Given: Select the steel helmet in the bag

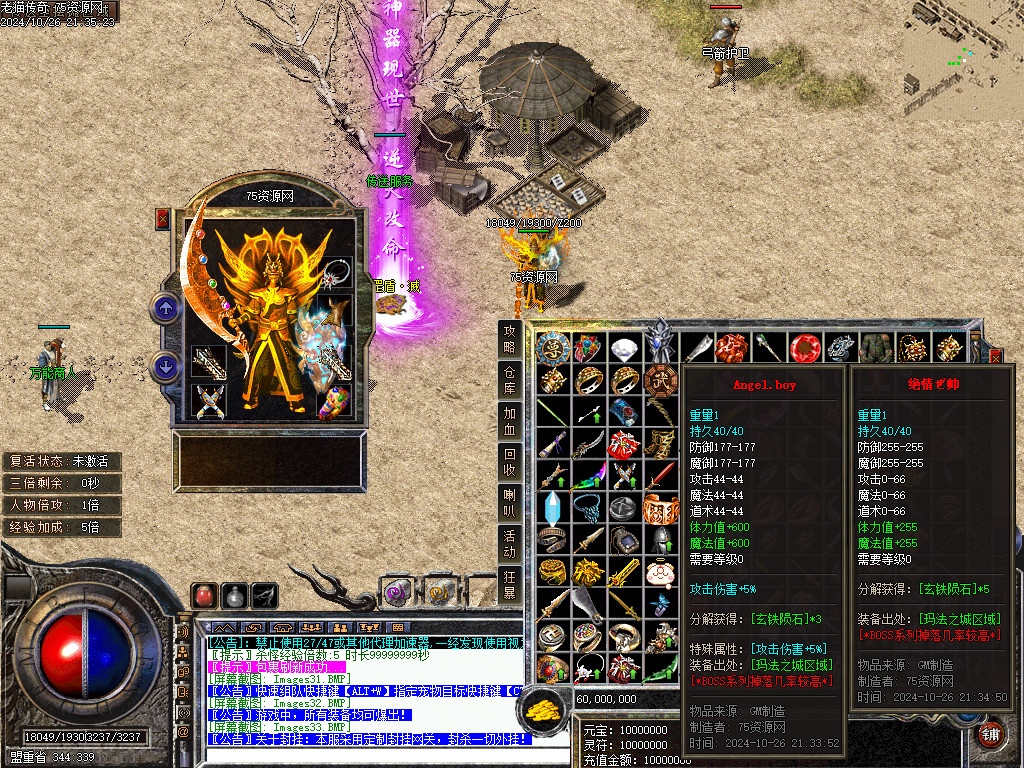Looking at the screenshot, I should point(659,540).
